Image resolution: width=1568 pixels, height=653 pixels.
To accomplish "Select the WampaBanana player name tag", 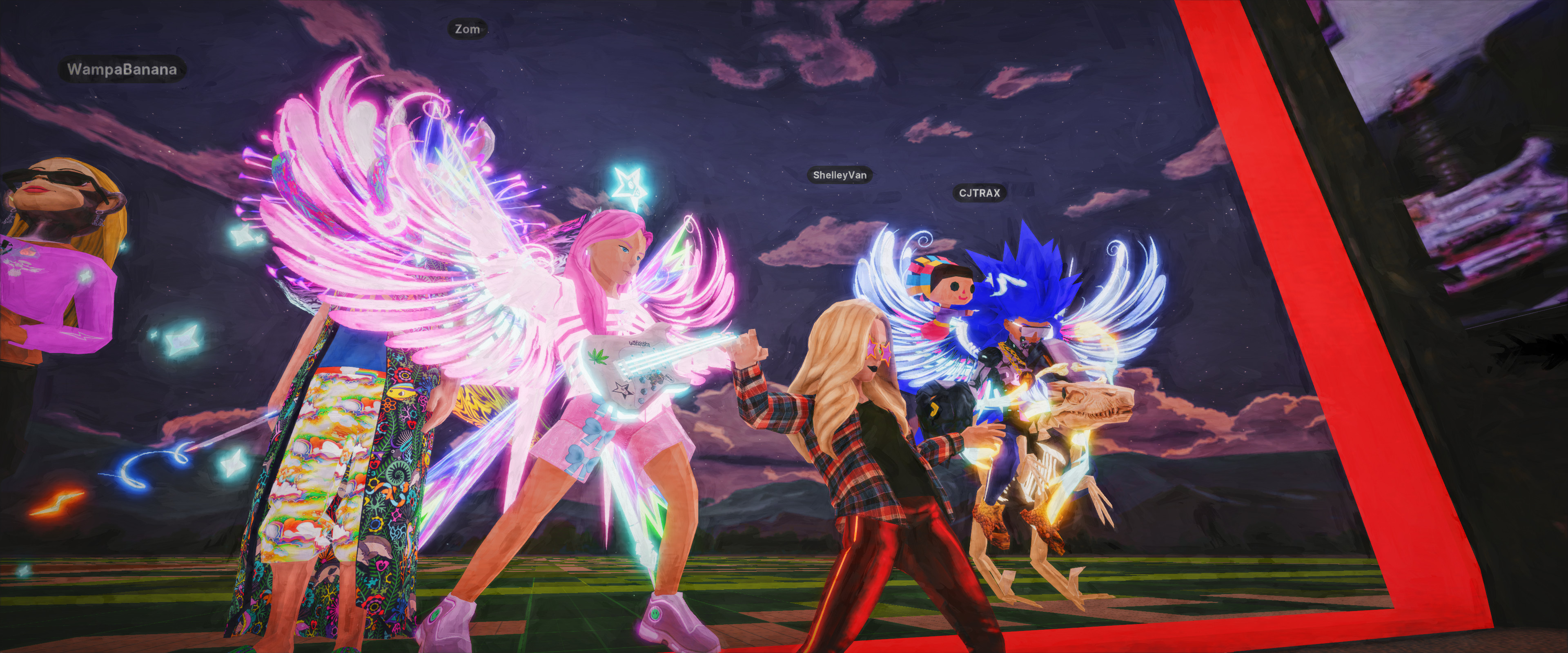I will click(x=122, y=69).
